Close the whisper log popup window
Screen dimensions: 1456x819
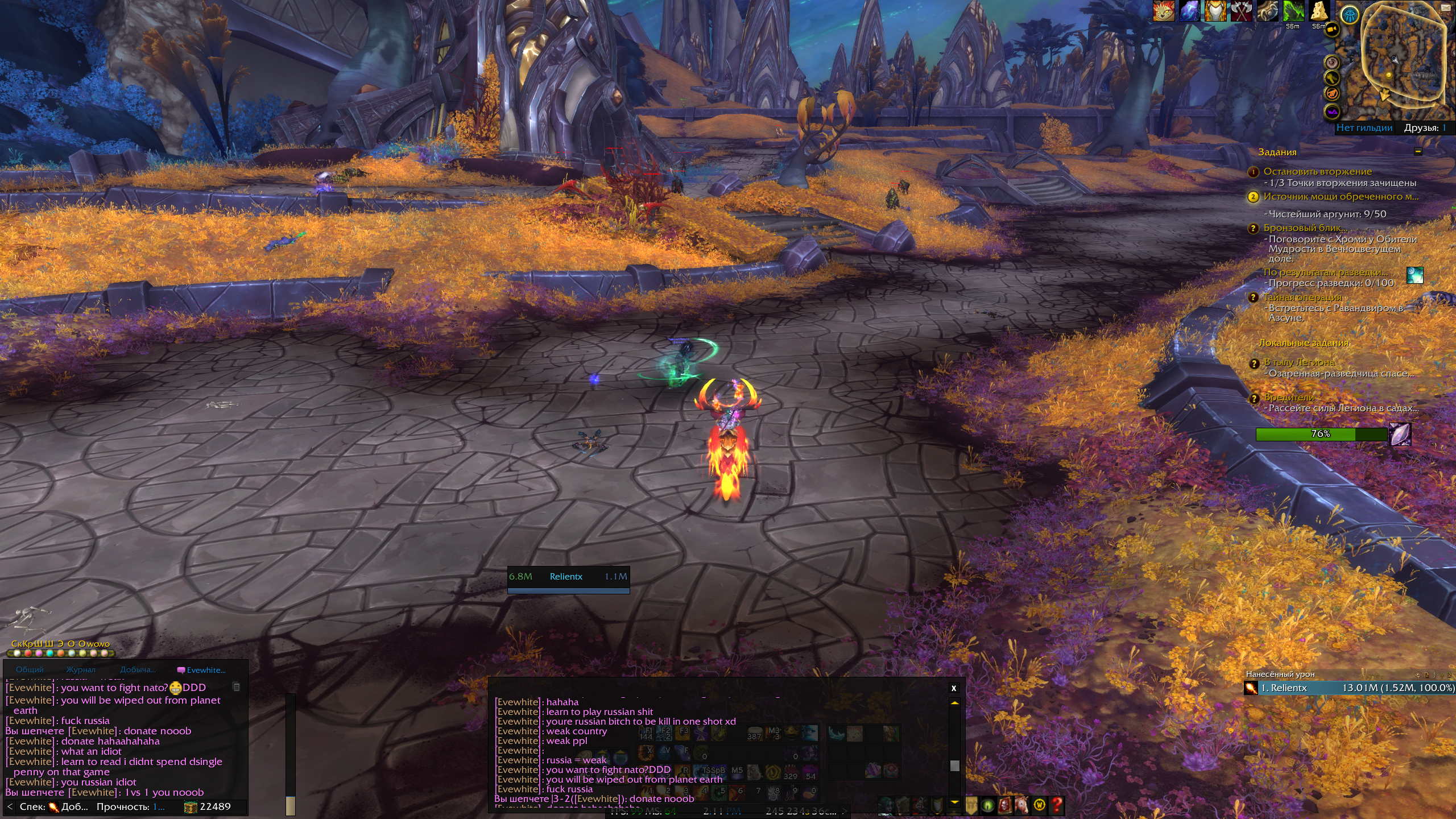tap(954, 688)
